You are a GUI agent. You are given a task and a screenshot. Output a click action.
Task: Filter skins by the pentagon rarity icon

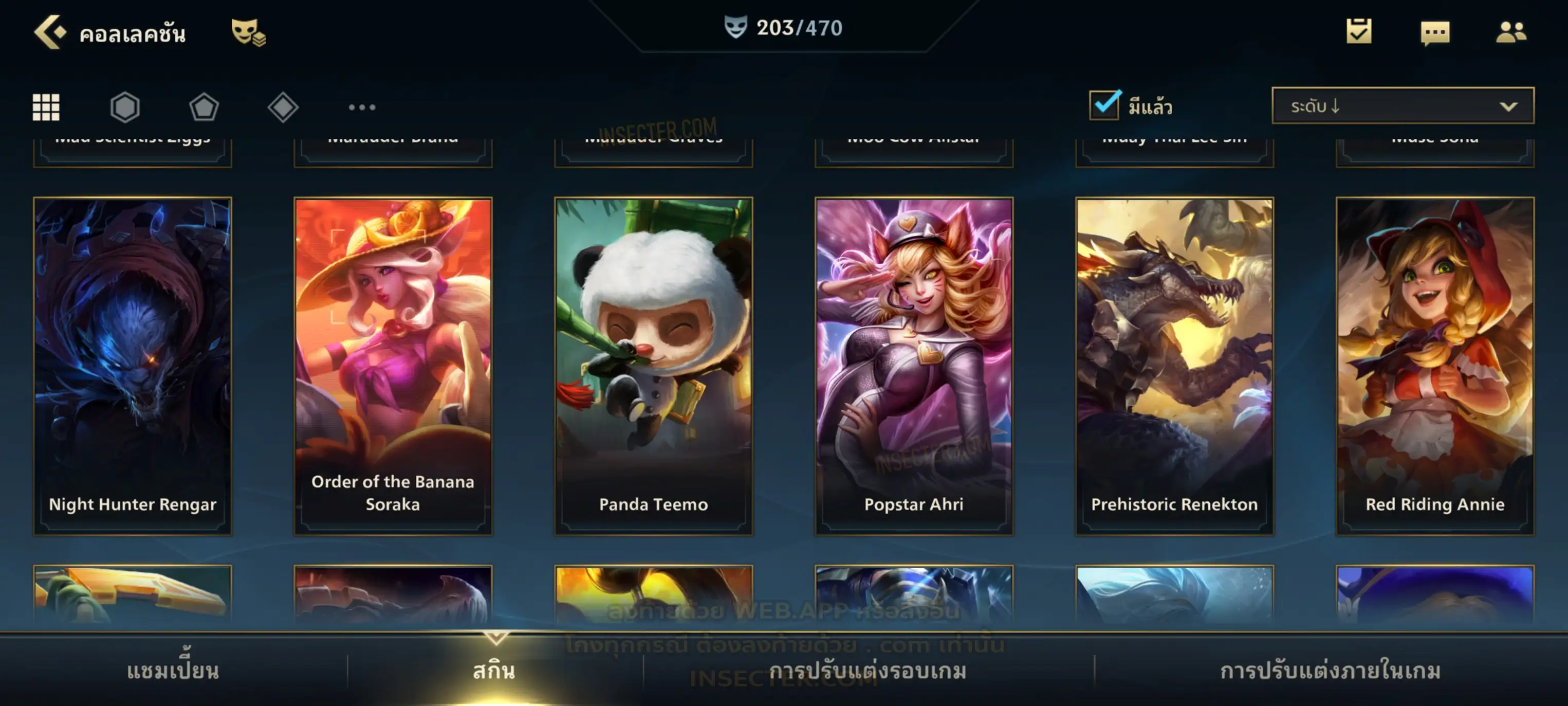click(204, 107)
